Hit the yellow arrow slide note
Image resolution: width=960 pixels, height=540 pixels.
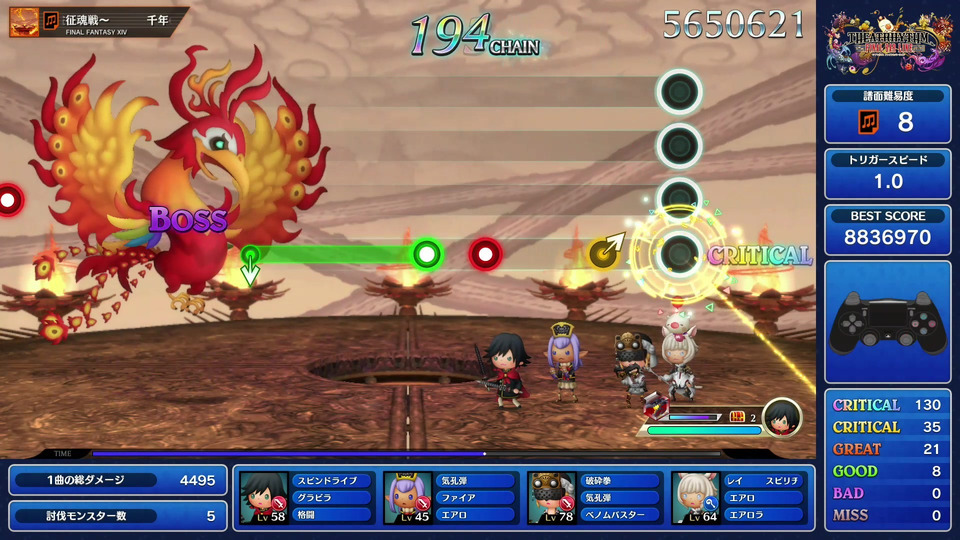click(603, 254)
